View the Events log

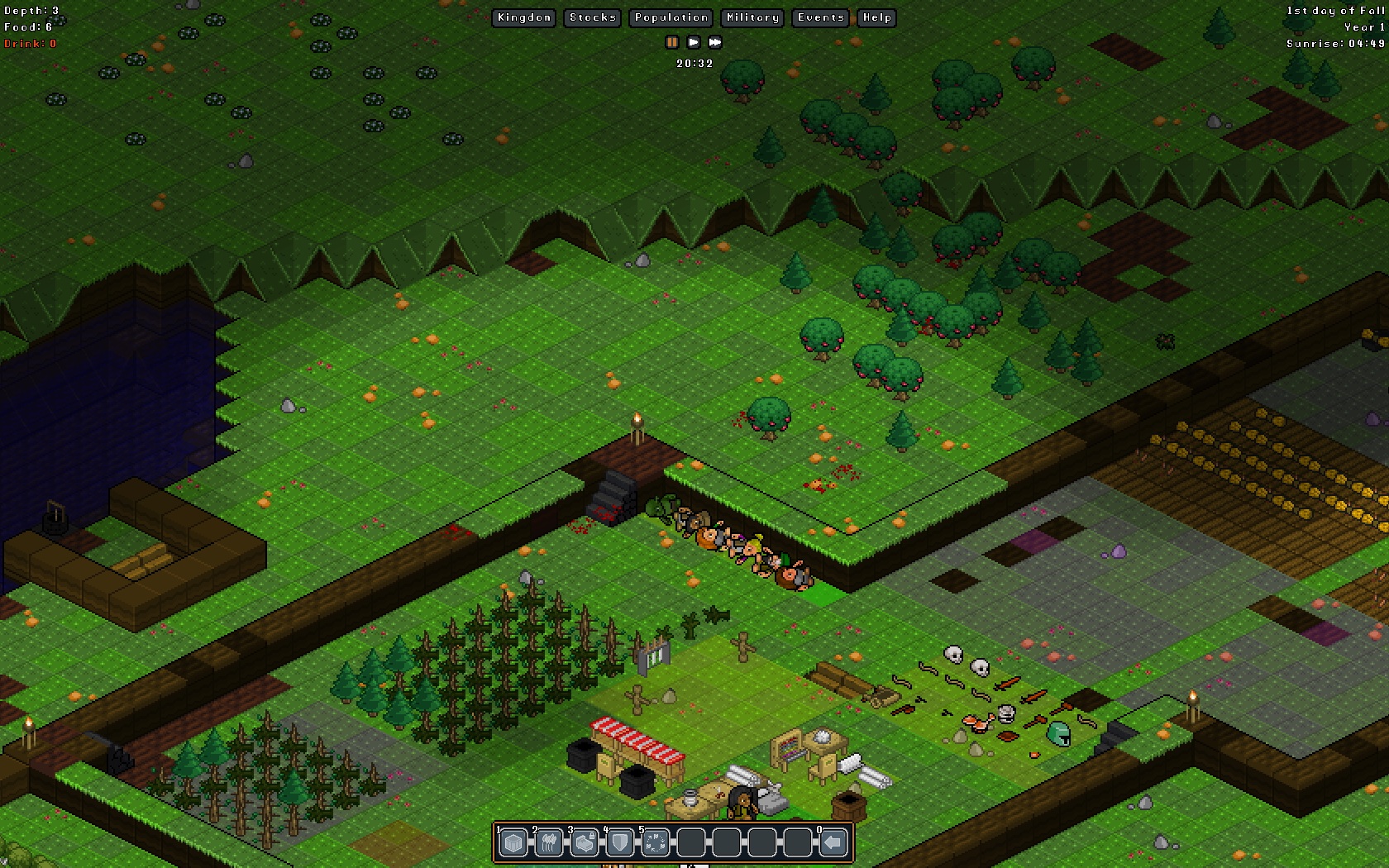tap(821, 17)
